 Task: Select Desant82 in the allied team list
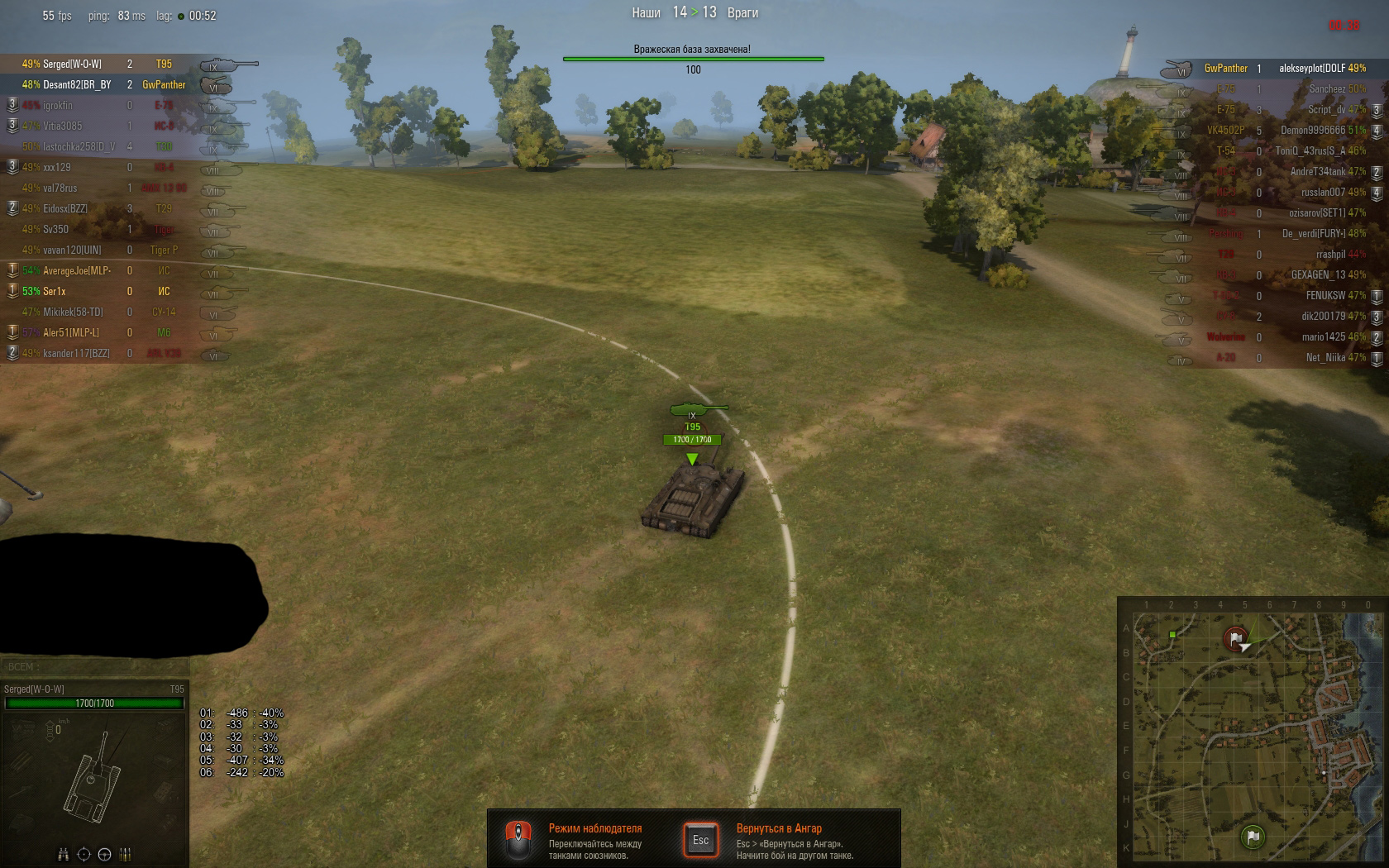point(76,84)
